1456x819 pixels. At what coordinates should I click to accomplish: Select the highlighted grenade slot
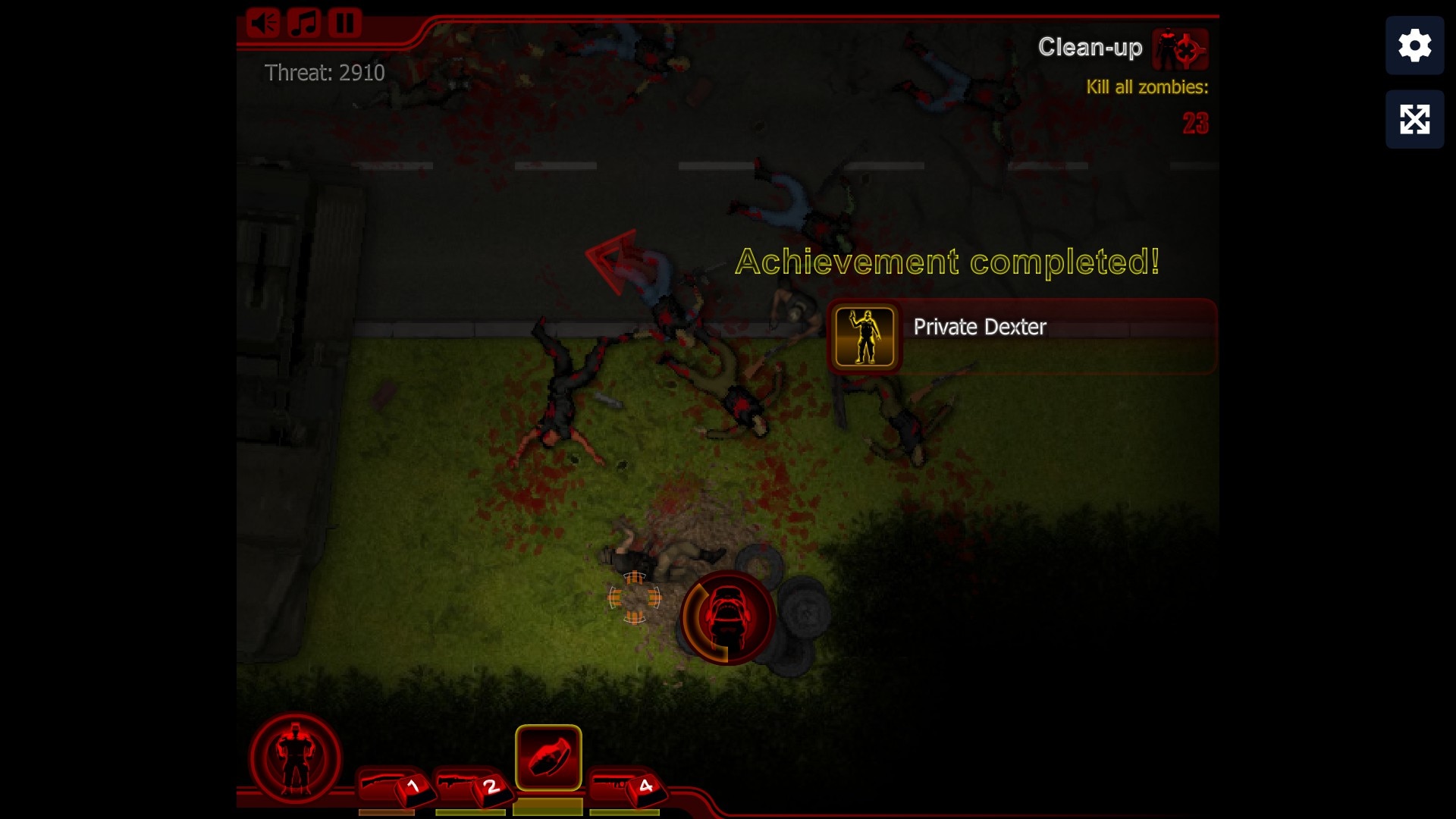tap(548, 758)
